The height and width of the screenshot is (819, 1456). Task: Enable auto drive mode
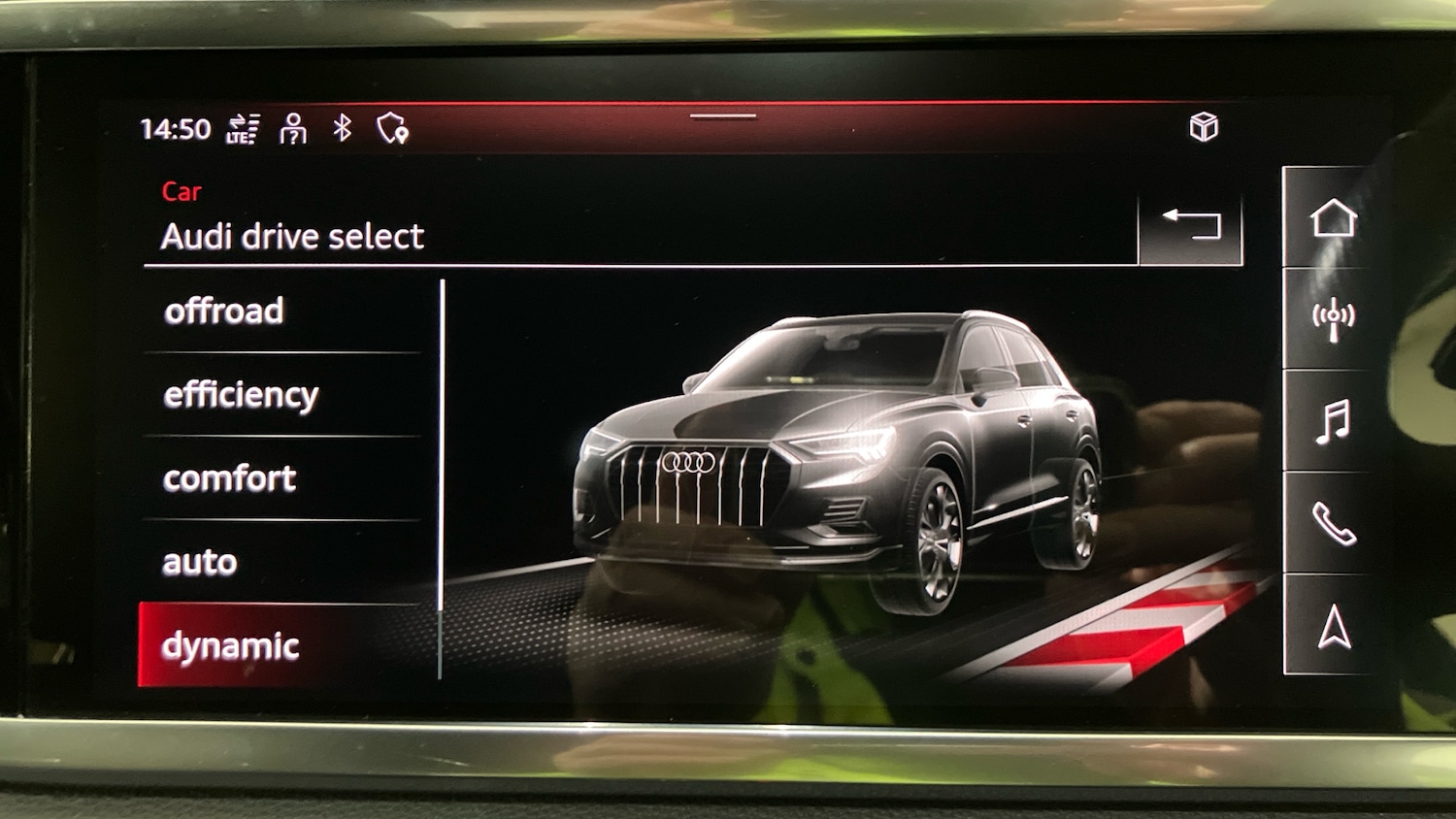click(199, 561)
